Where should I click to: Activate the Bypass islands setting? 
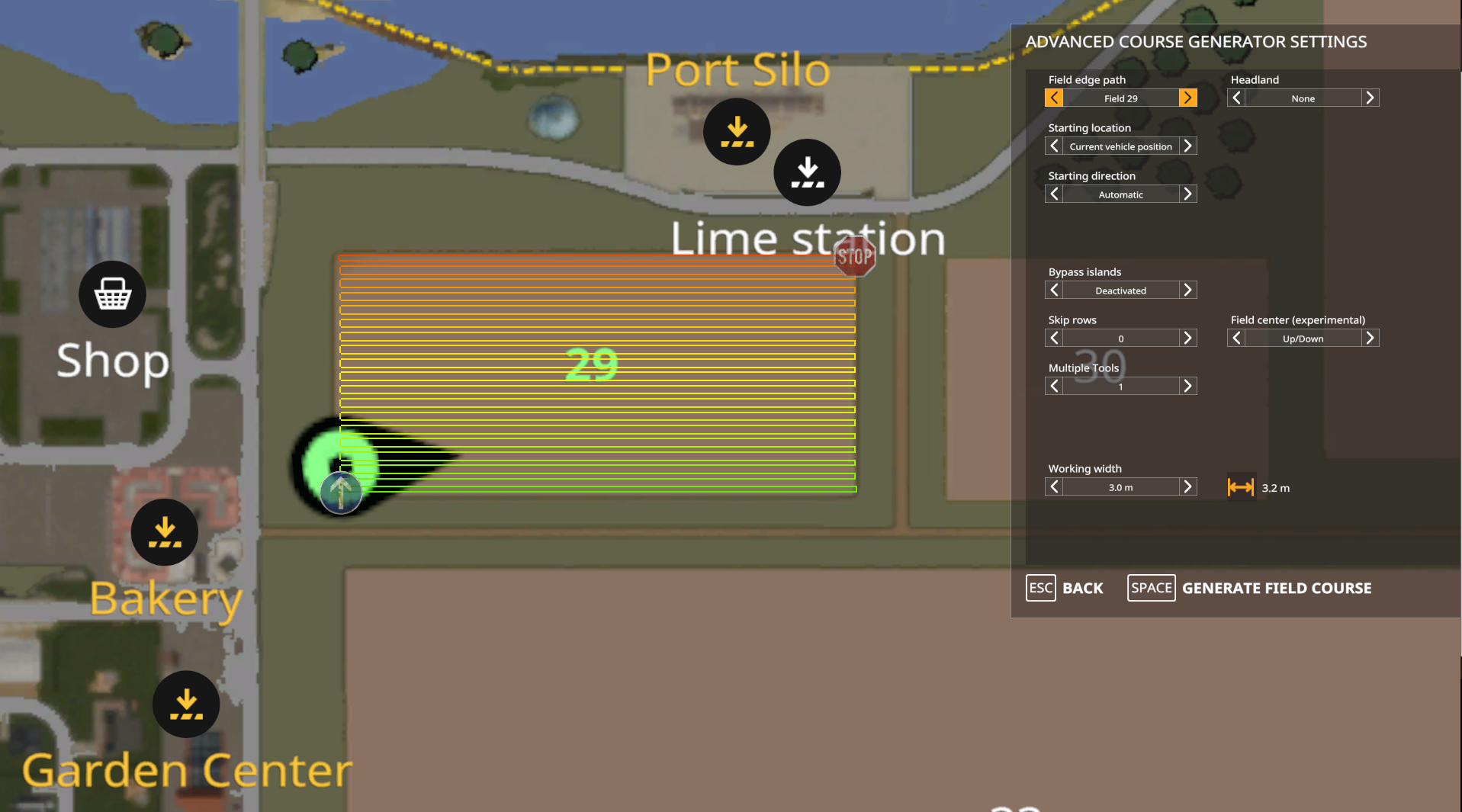1187,290
